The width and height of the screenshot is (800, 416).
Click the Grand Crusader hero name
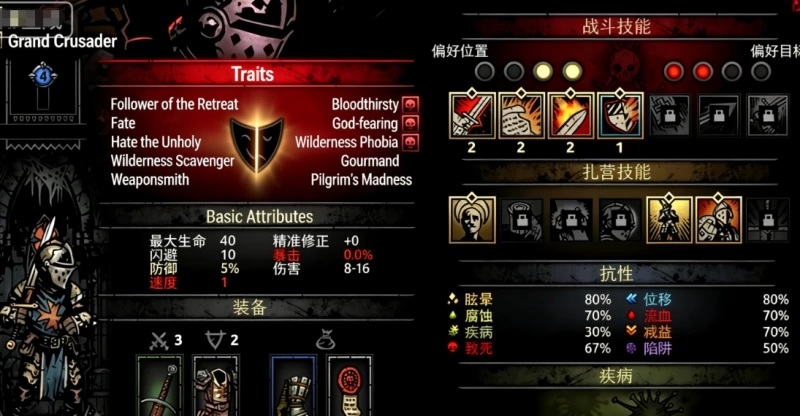(62, 41)
